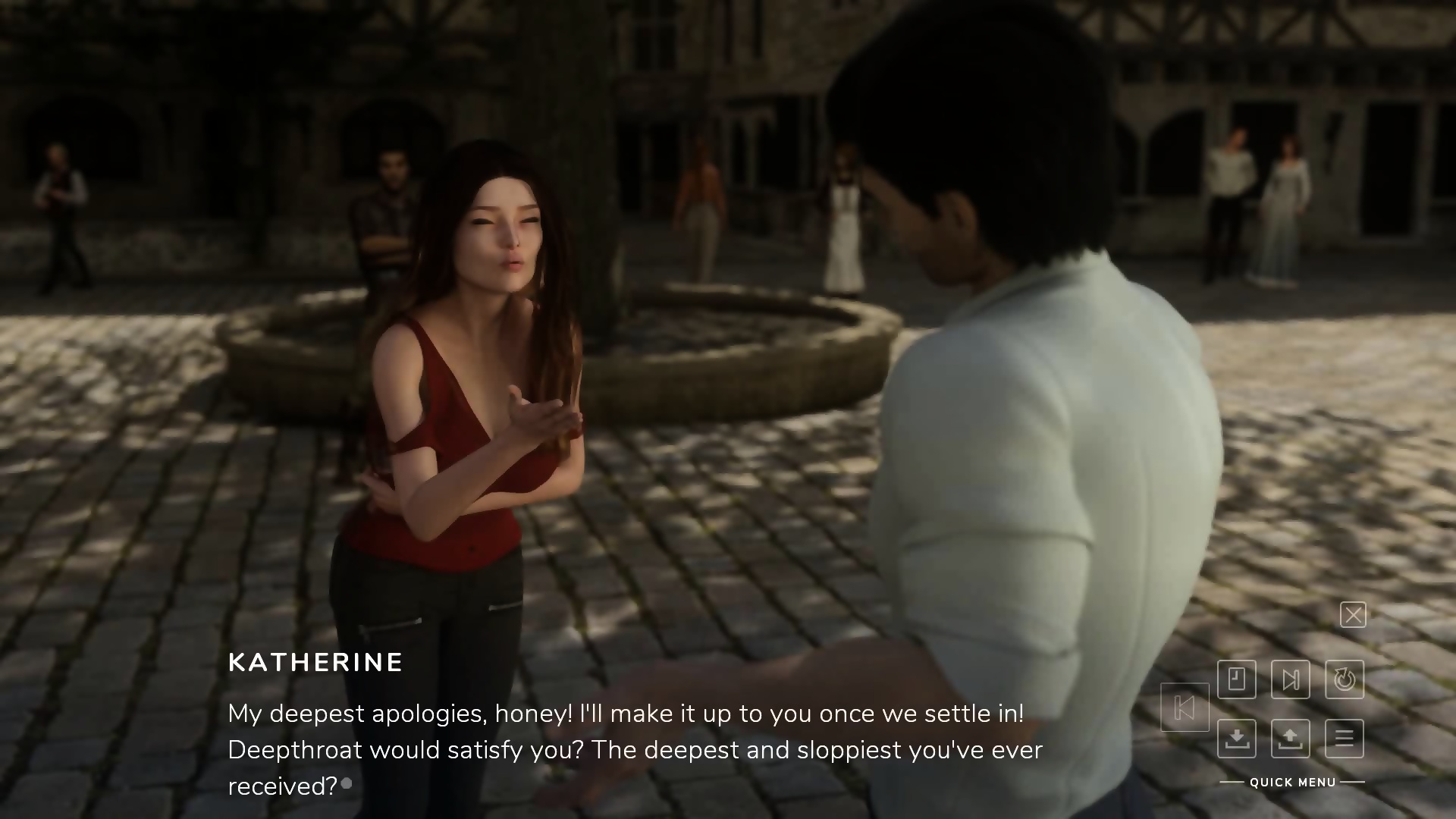Screen dimensions: 1456x819
Task: Open the main menu hamburger icon
Action: tap(1345, 738)
